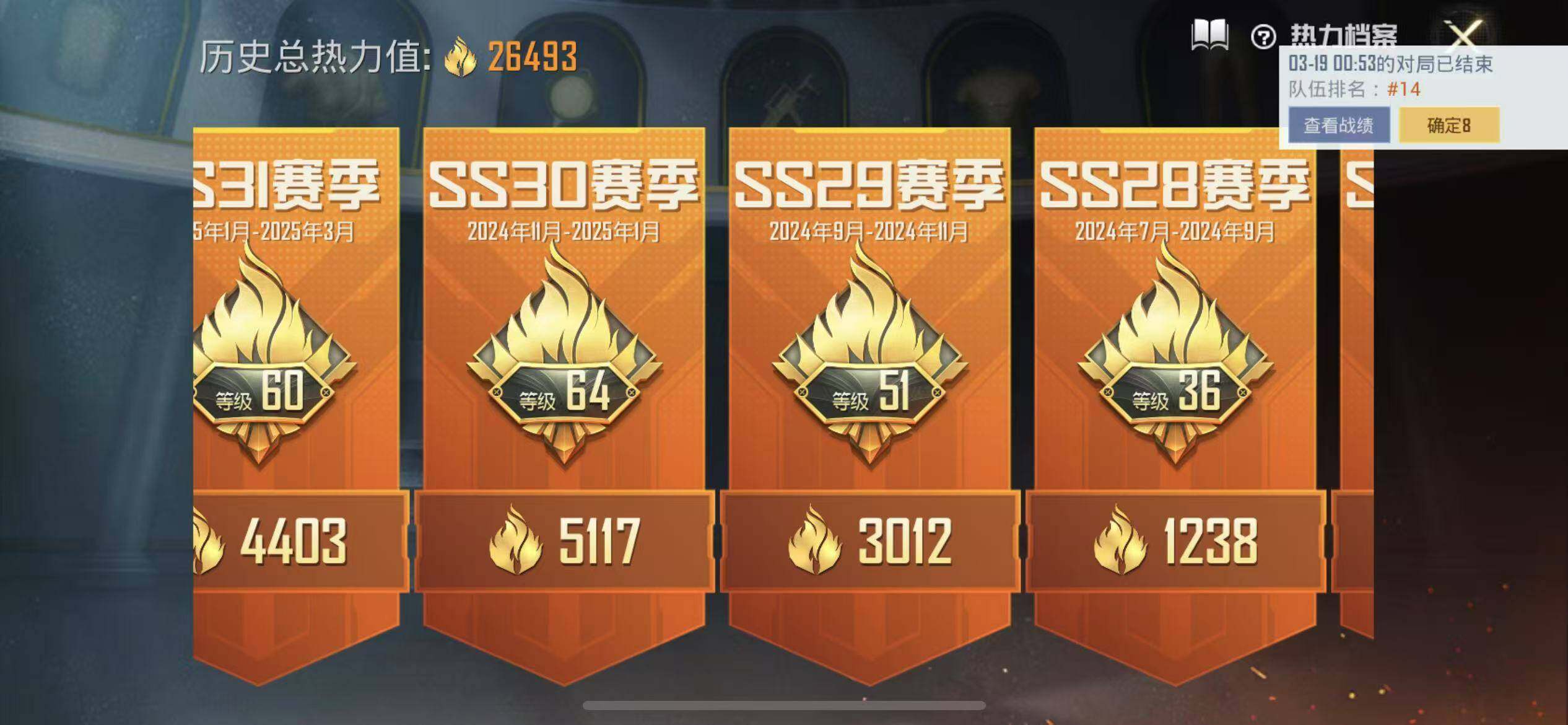The width and height of the screenshot is (1568, 725).
Task: Open the book icon guide
Action: [1210, 35]
